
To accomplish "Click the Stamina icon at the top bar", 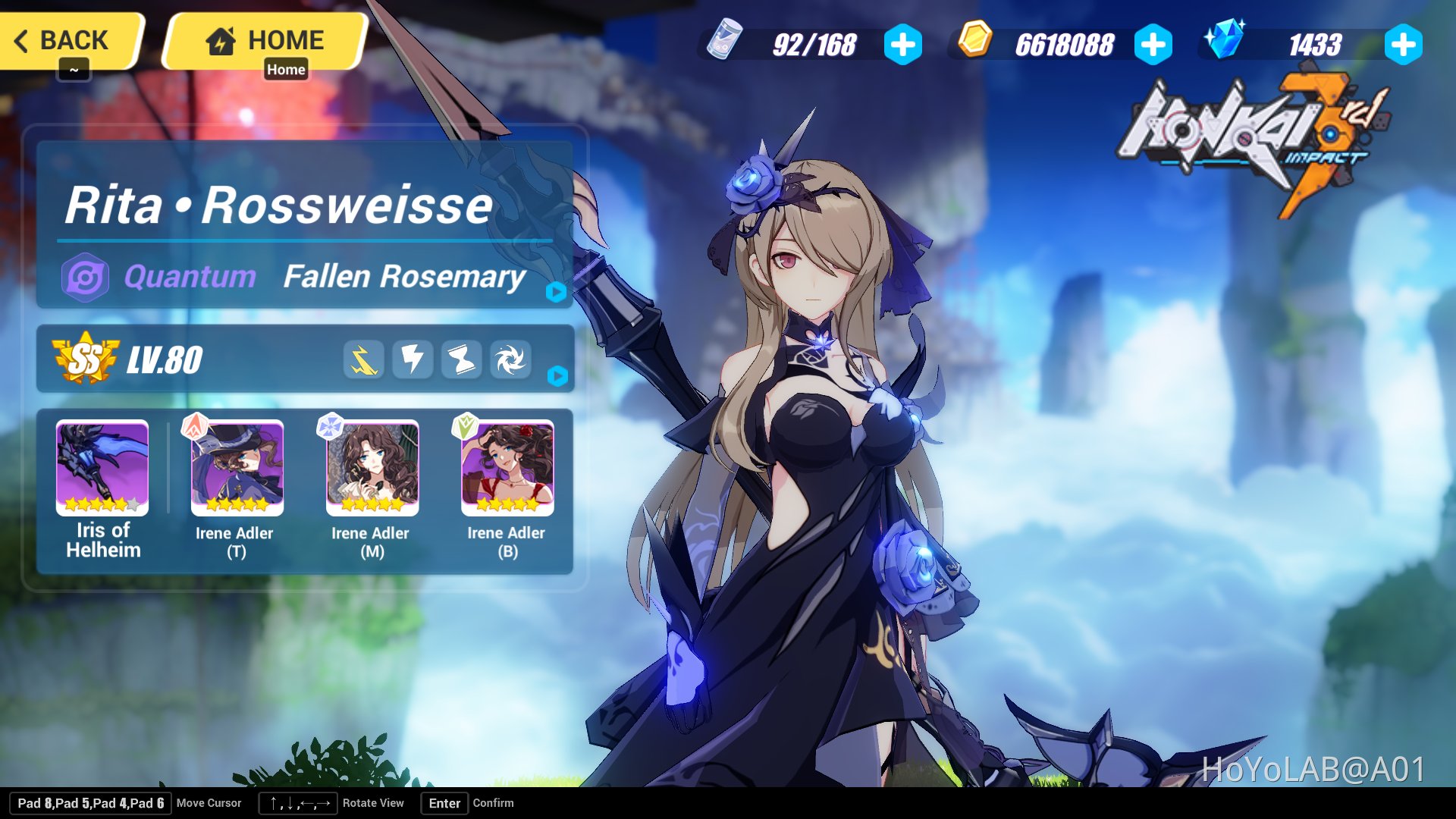I will [724, 43].
